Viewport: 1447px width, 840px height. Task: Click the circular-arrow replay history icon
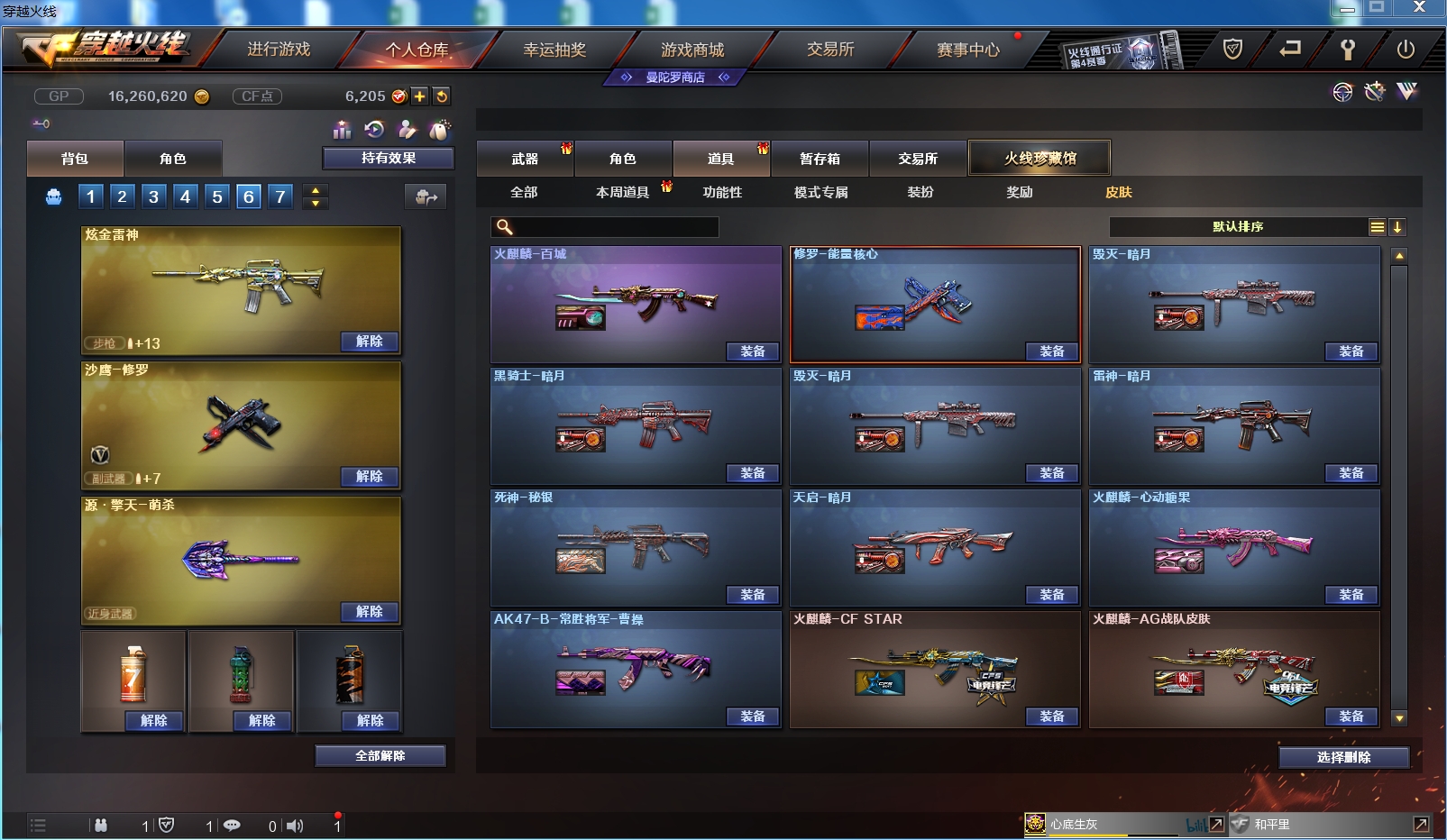click(375, 130)
